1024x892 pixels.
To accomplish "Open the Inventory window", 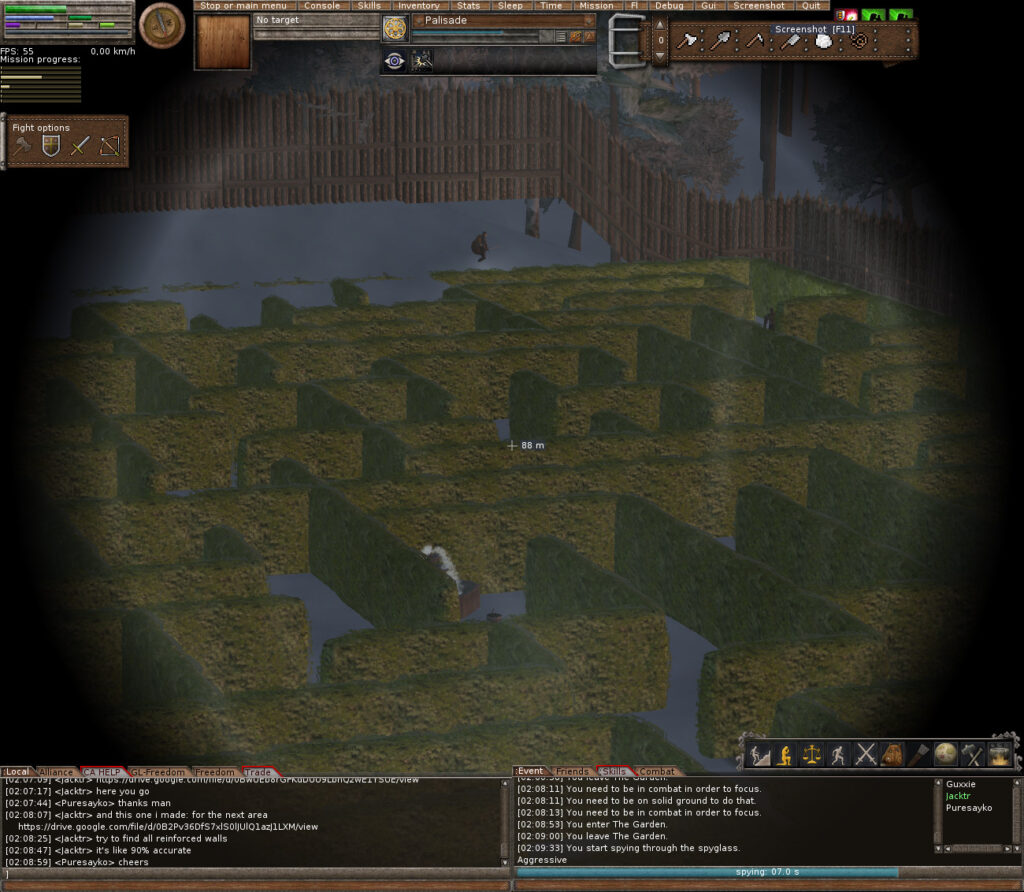I will tap(418, 6).
